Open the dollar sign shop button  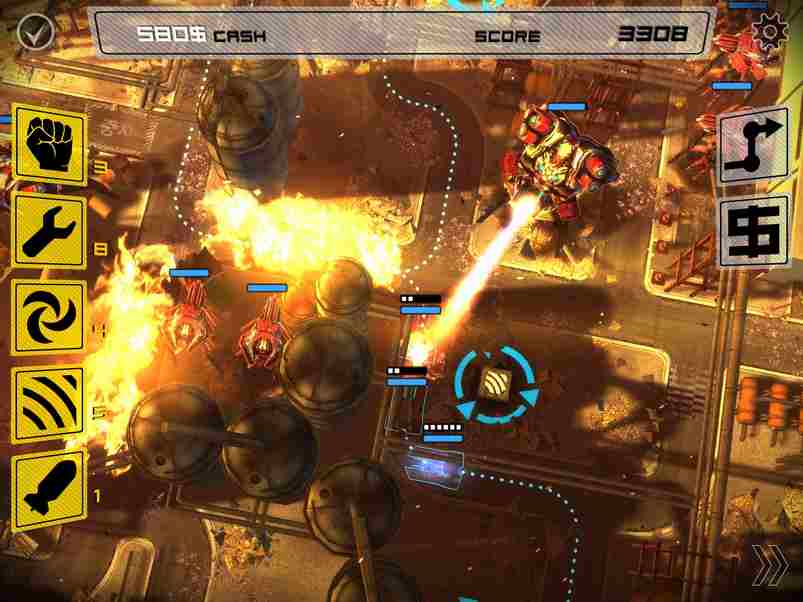click(x=753, y=230)
